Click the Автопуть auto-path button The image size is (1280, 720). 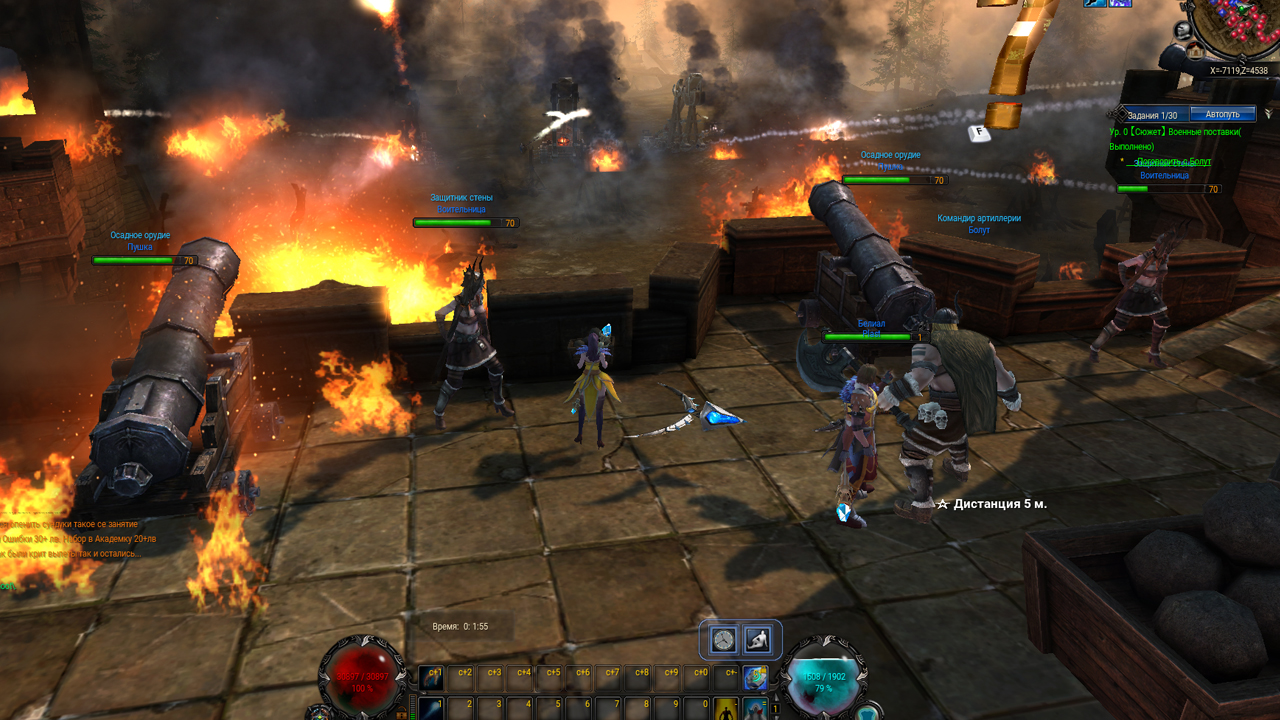(1222, 114)
